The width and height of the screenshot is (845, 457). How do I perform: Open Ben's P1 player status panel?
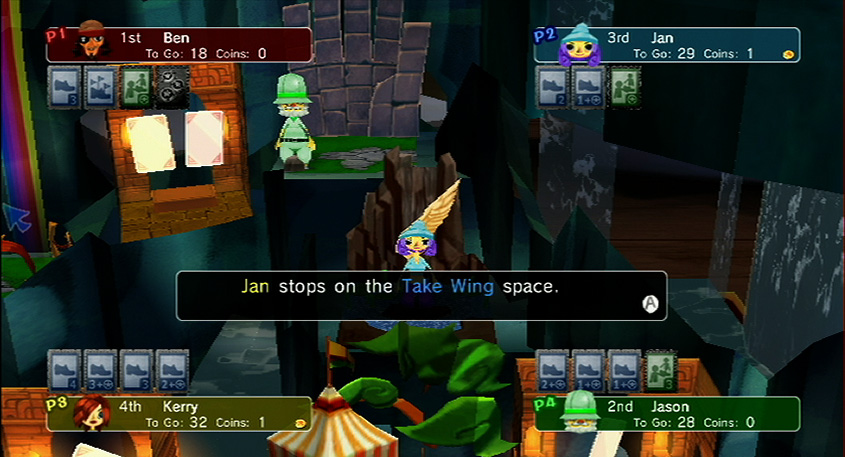(178, 45)
